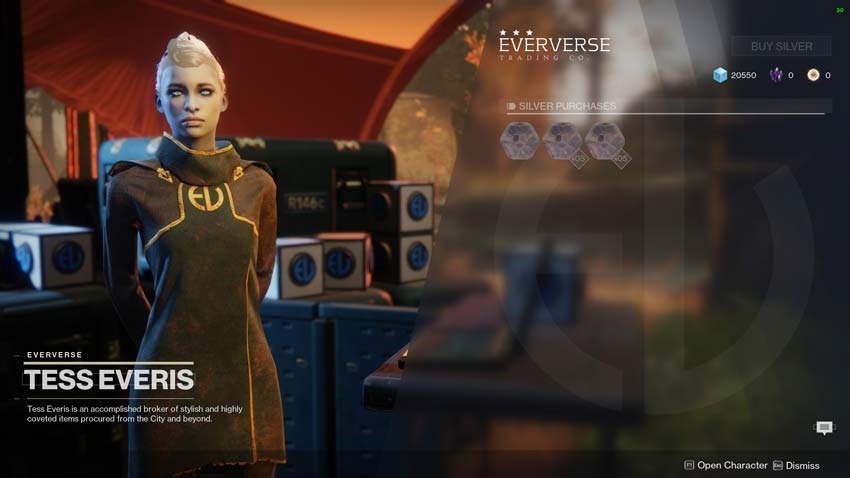Open the text chat speech bubble
The width and height of the screenshot is (850, 478).
pyautogui.click(x=824, y=428)
